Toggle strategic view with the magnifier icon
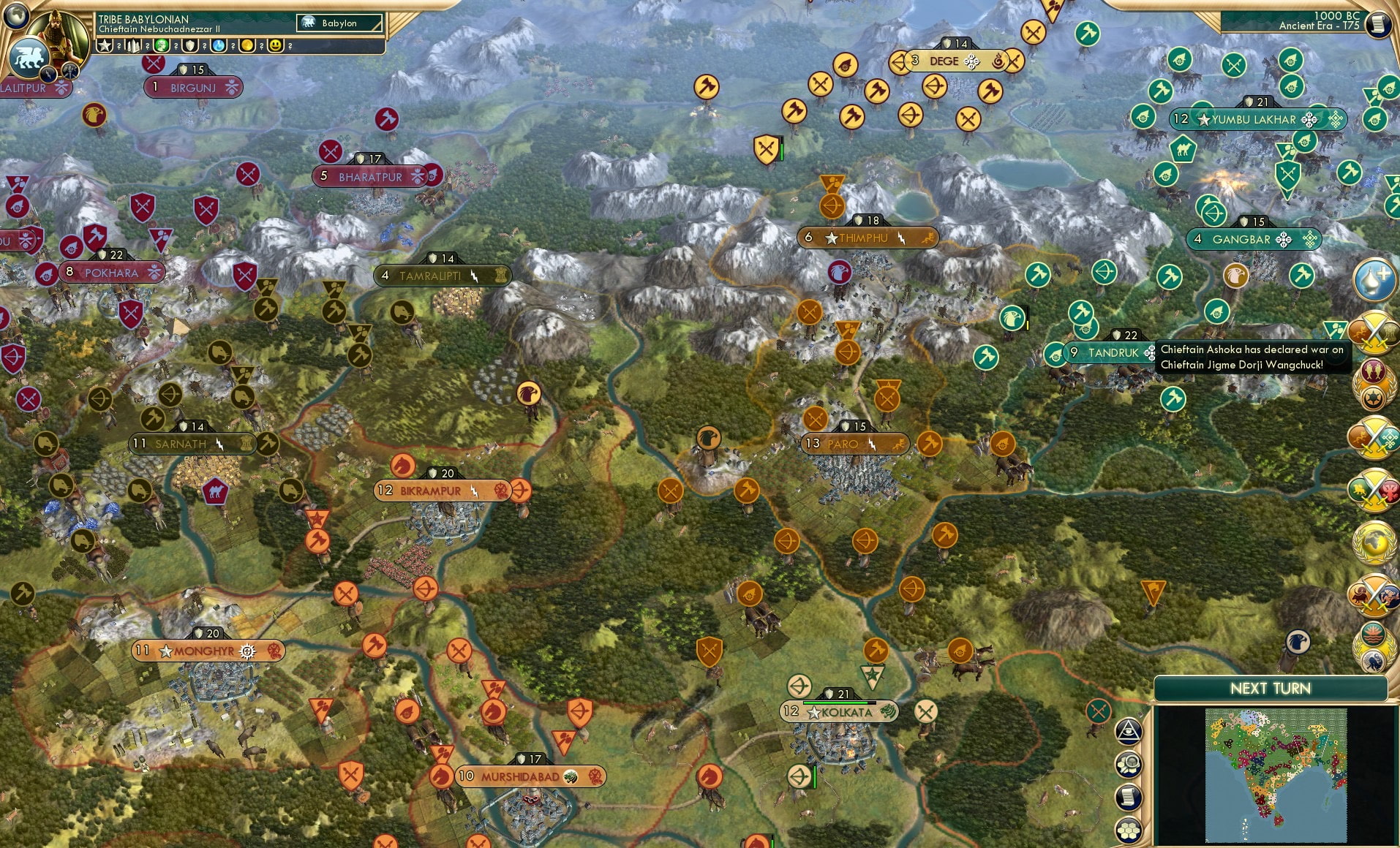The width and height of the screenshot is (1400, 848). pyautogui.click(x=1129, y=764)
